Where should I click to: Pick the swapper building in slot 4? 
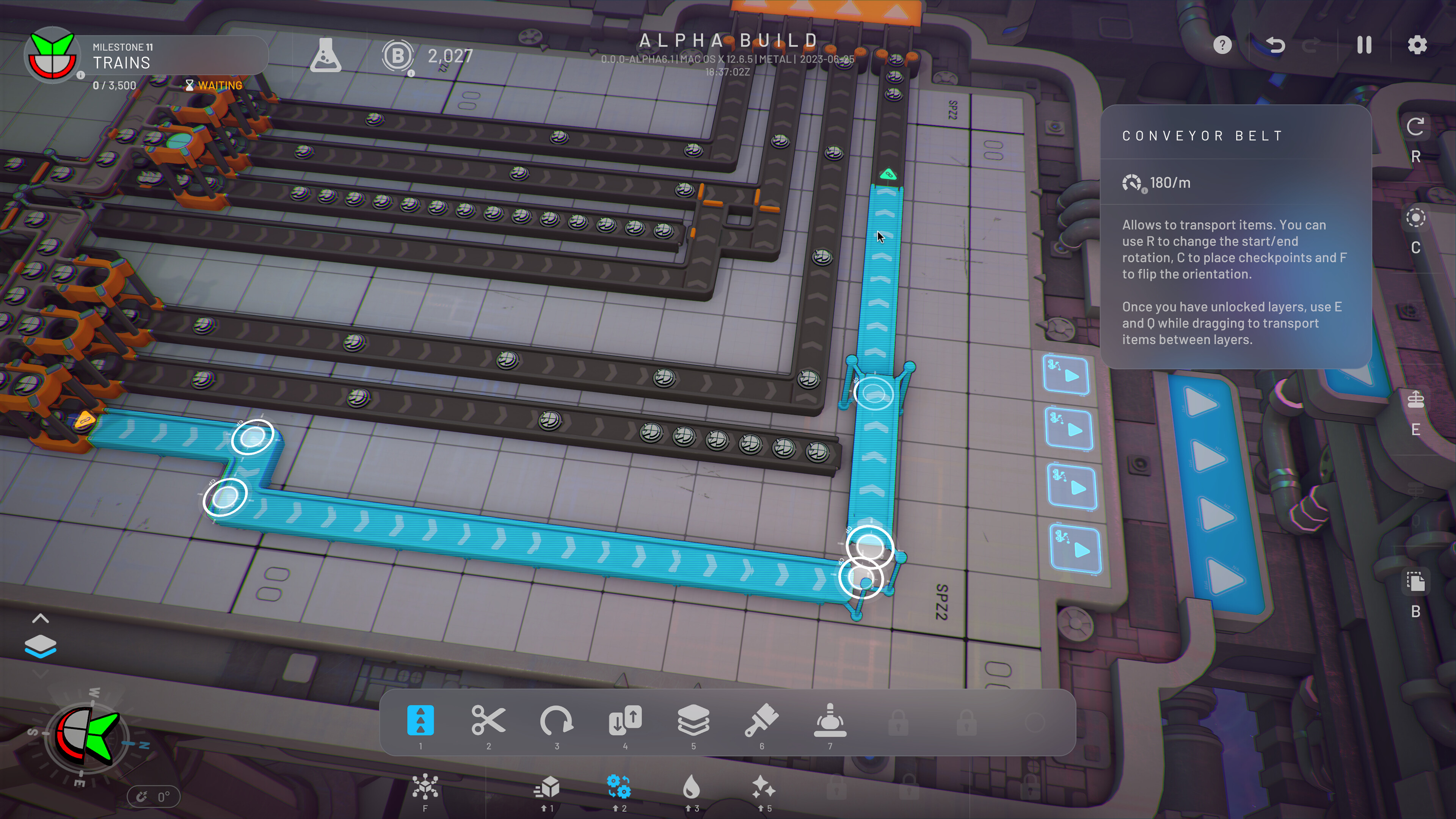(625, 721)
